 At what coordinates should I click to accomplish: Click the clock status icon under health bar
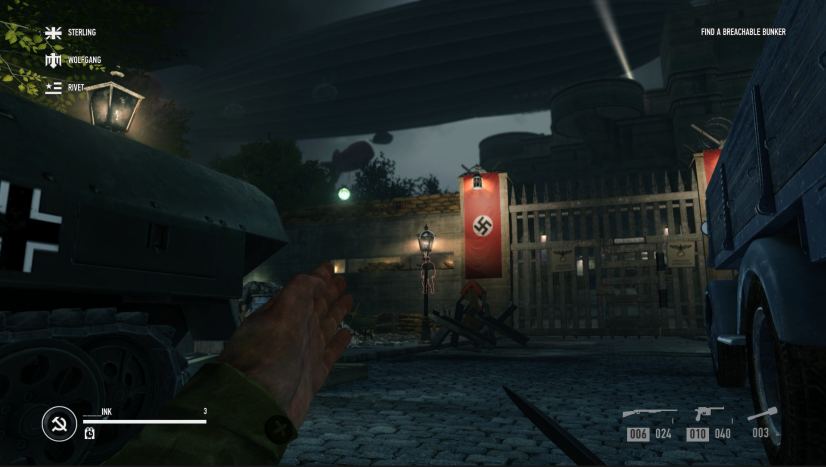pyautogui.click(x=89, y=432)
